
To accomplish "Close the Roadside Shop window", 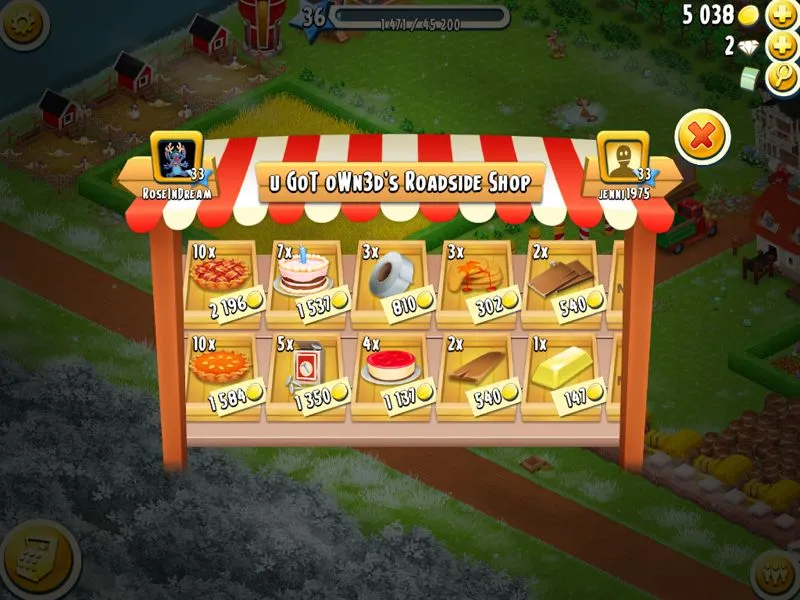I will (x=703, y=137).
